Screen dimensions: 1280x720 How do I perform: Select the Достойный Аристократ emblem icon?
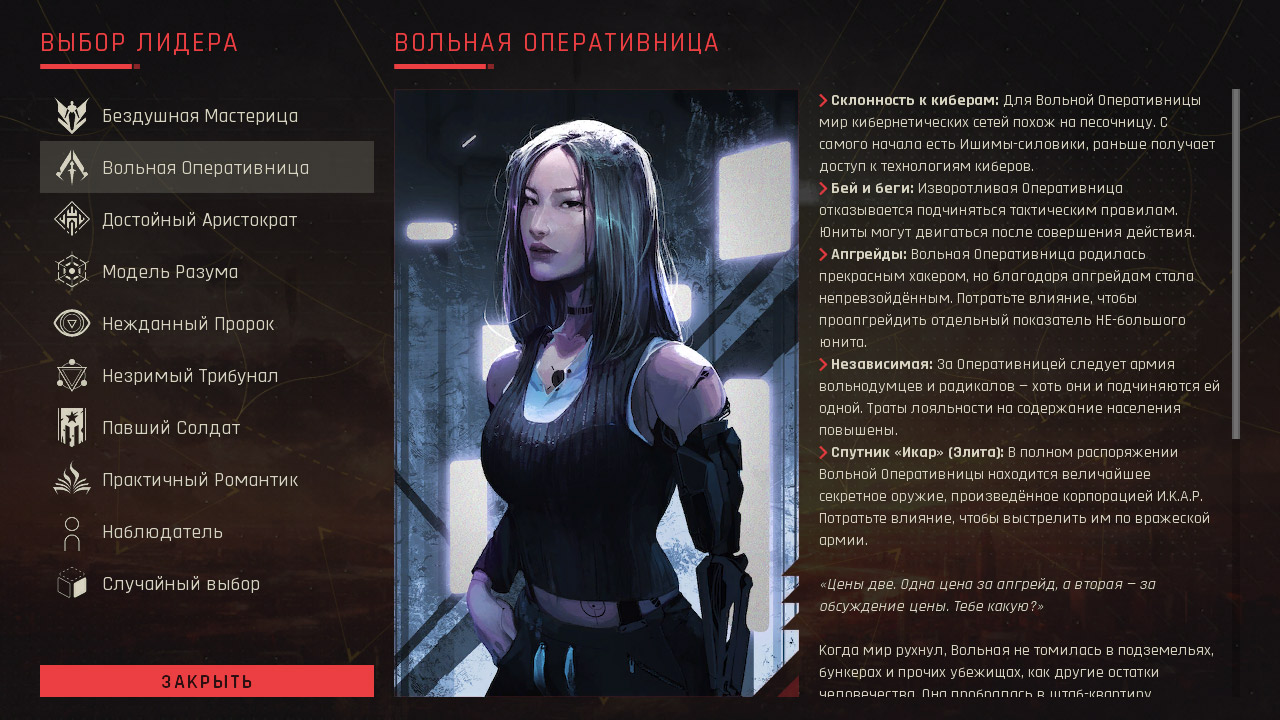(70, 219)
